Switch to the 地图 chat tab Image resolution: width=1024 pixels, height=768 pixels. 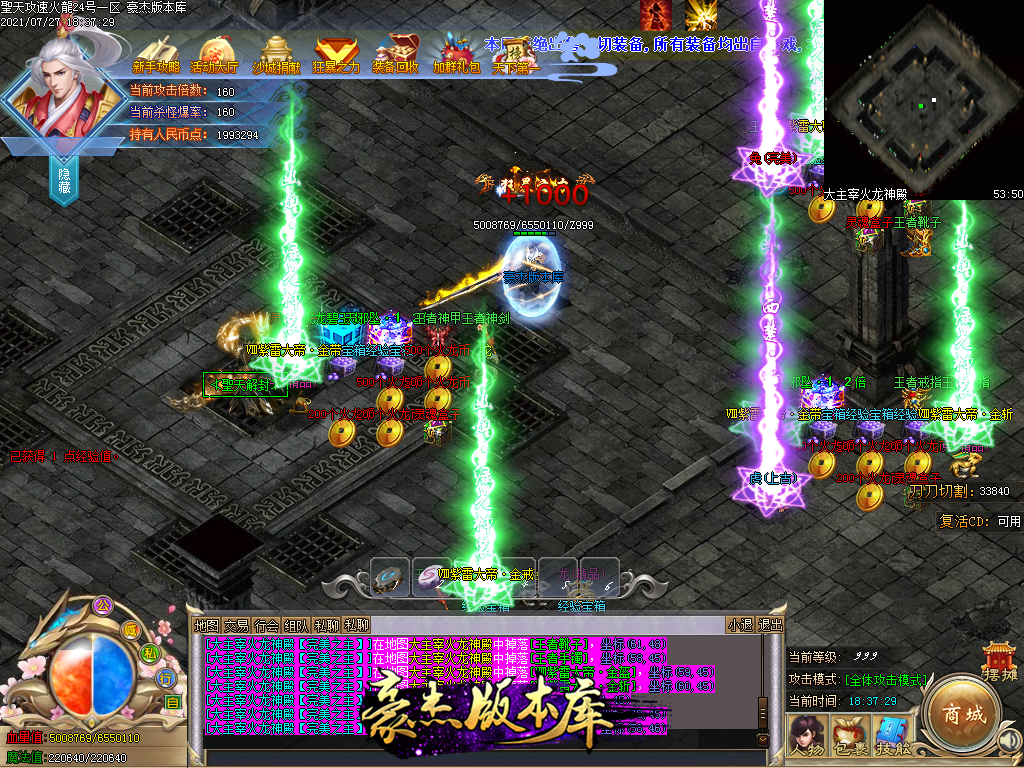pyautogui.click(x=206, y=625)
